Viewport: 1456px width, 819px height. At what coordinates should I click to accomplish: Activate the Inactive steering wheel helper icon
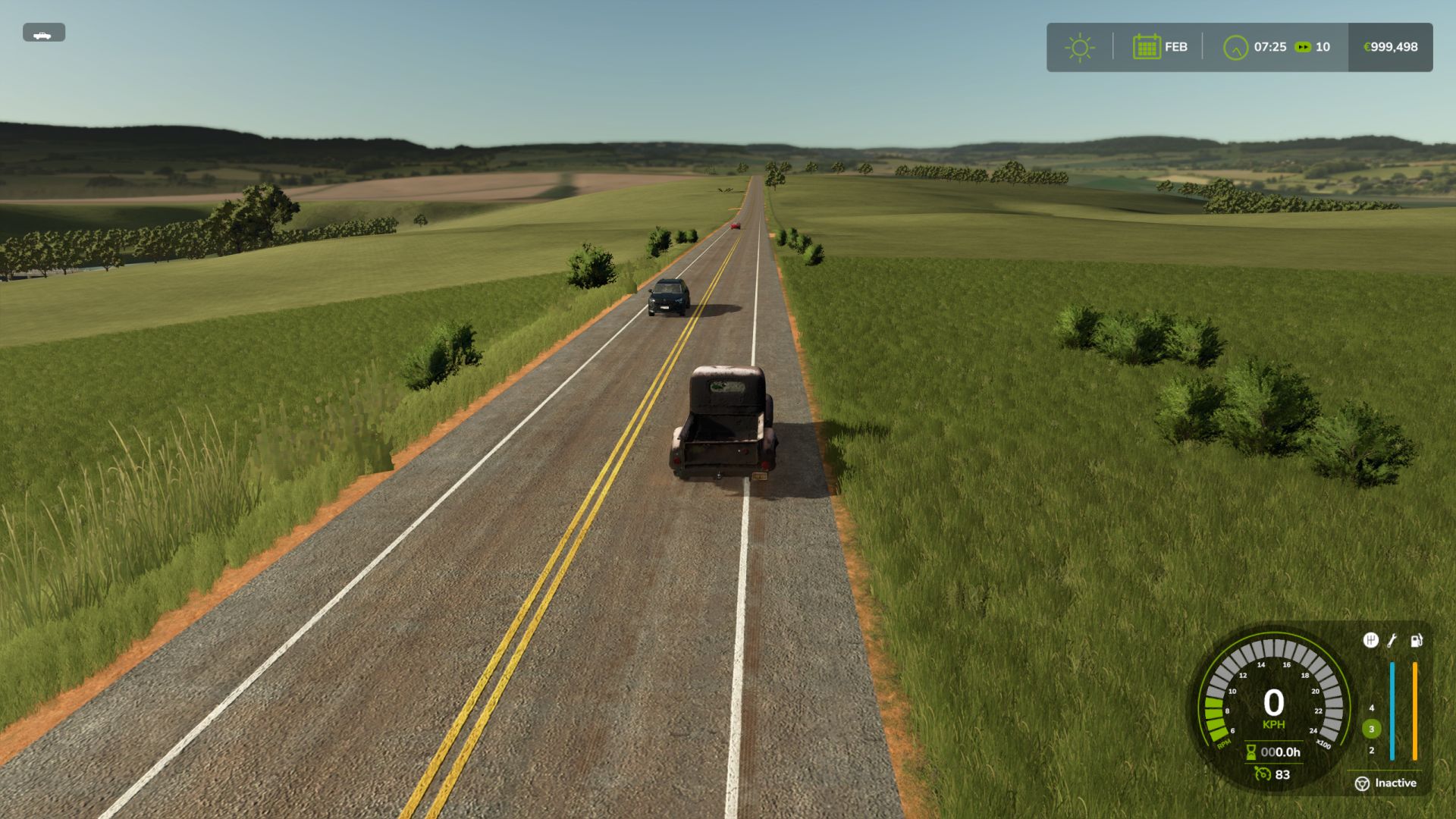[x=1362, y=783]
